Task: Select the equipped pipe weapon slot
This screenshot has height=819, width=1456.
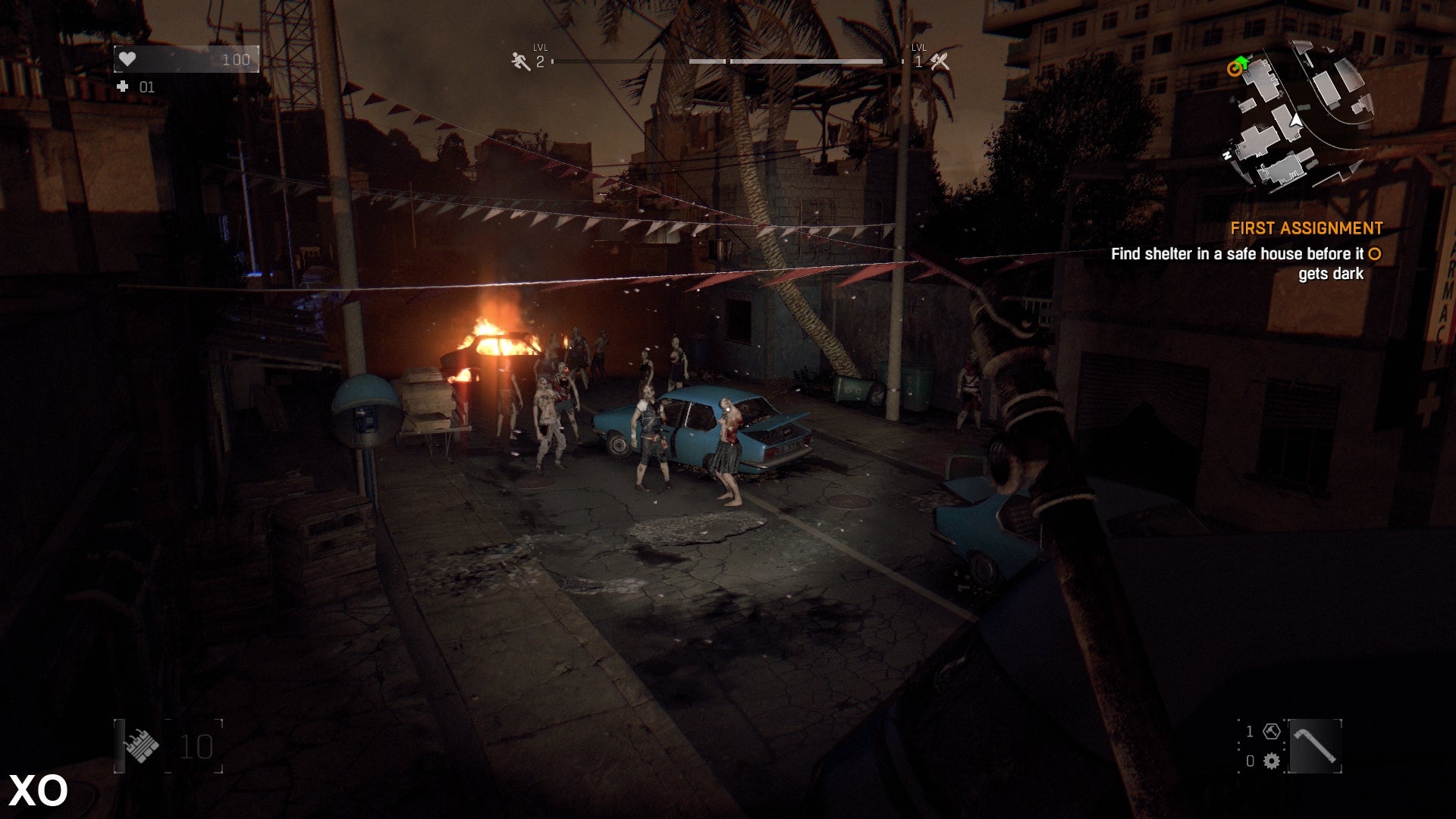Action: point(1315,746)
